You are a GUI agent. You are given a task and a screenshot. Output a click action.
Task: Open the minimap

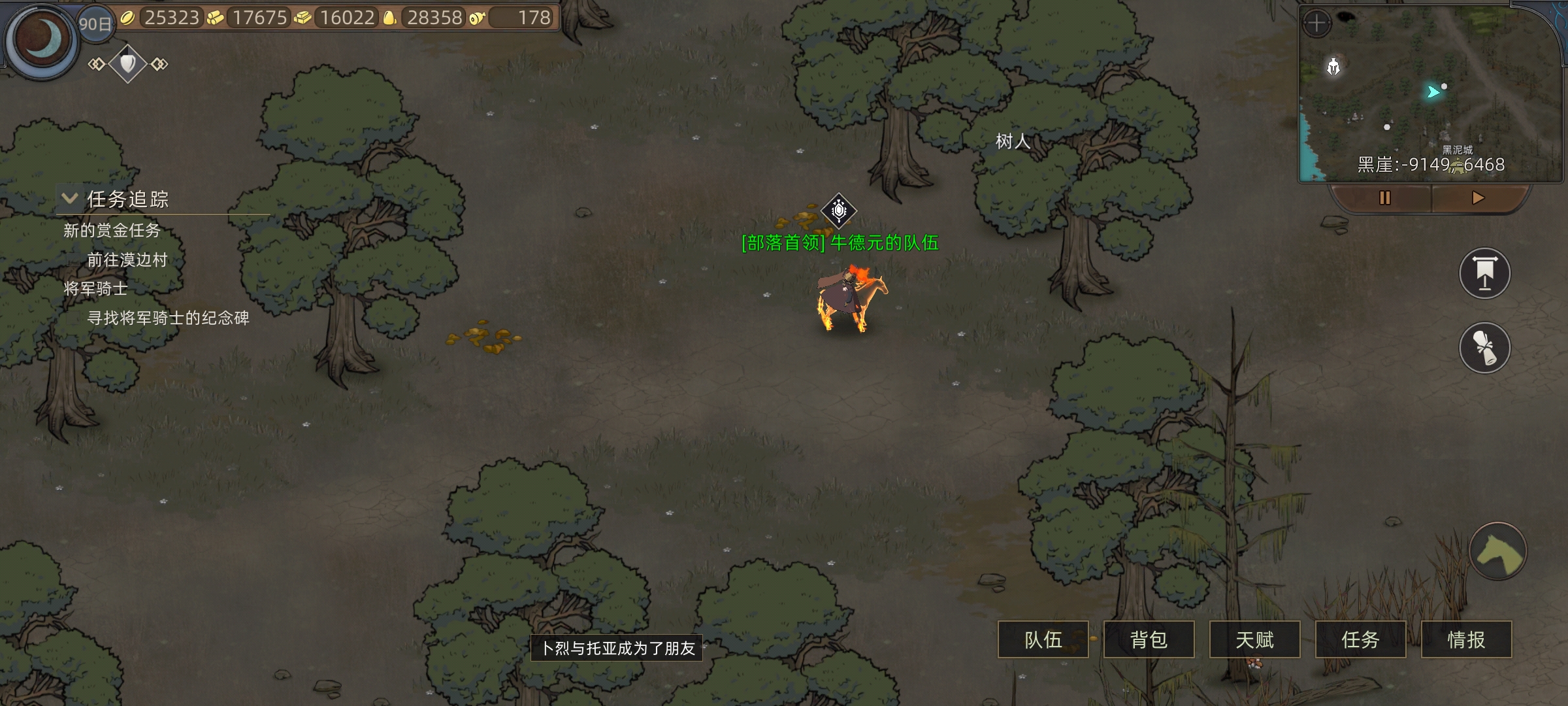1431,98
